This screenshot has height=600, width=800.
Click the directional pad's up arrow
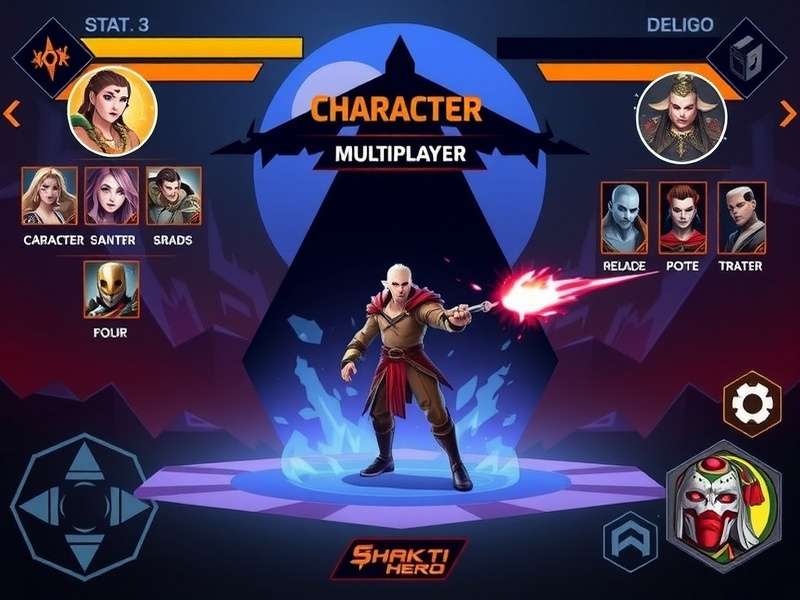tap(85, 461)
